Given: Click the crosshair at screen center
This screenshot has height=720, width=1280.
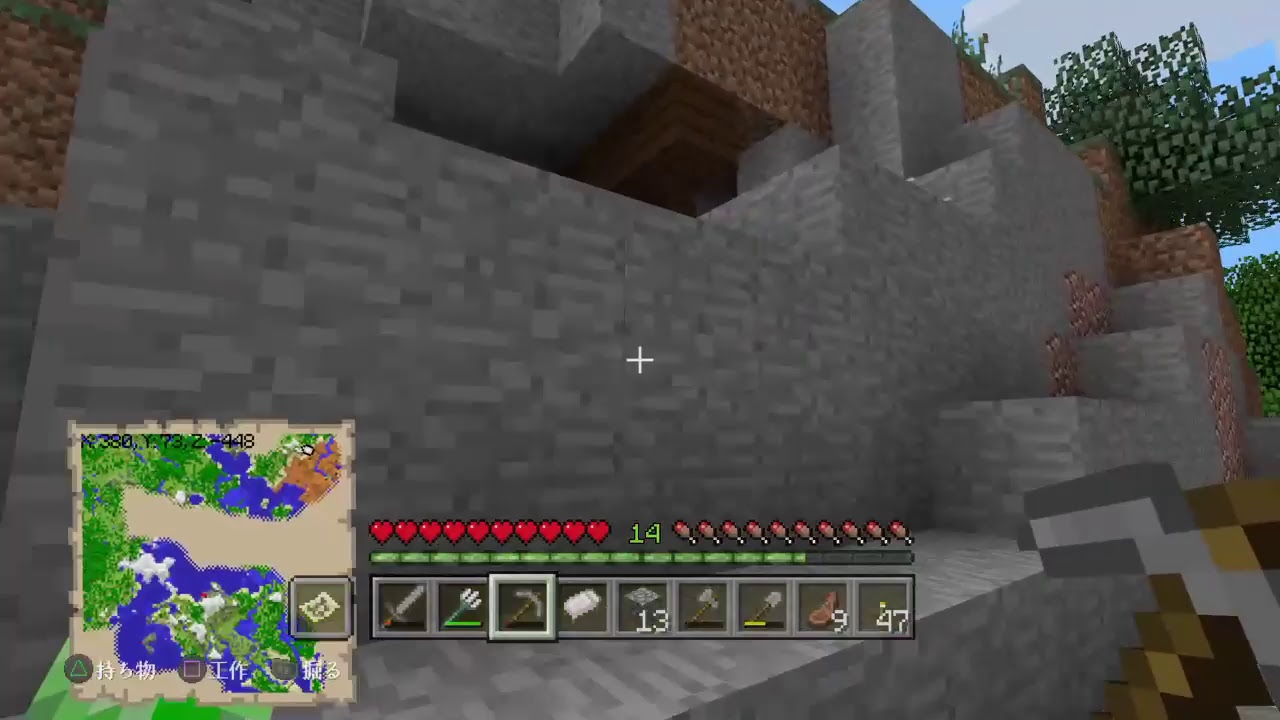Looking at the screenshot, I should coord(639,359).
